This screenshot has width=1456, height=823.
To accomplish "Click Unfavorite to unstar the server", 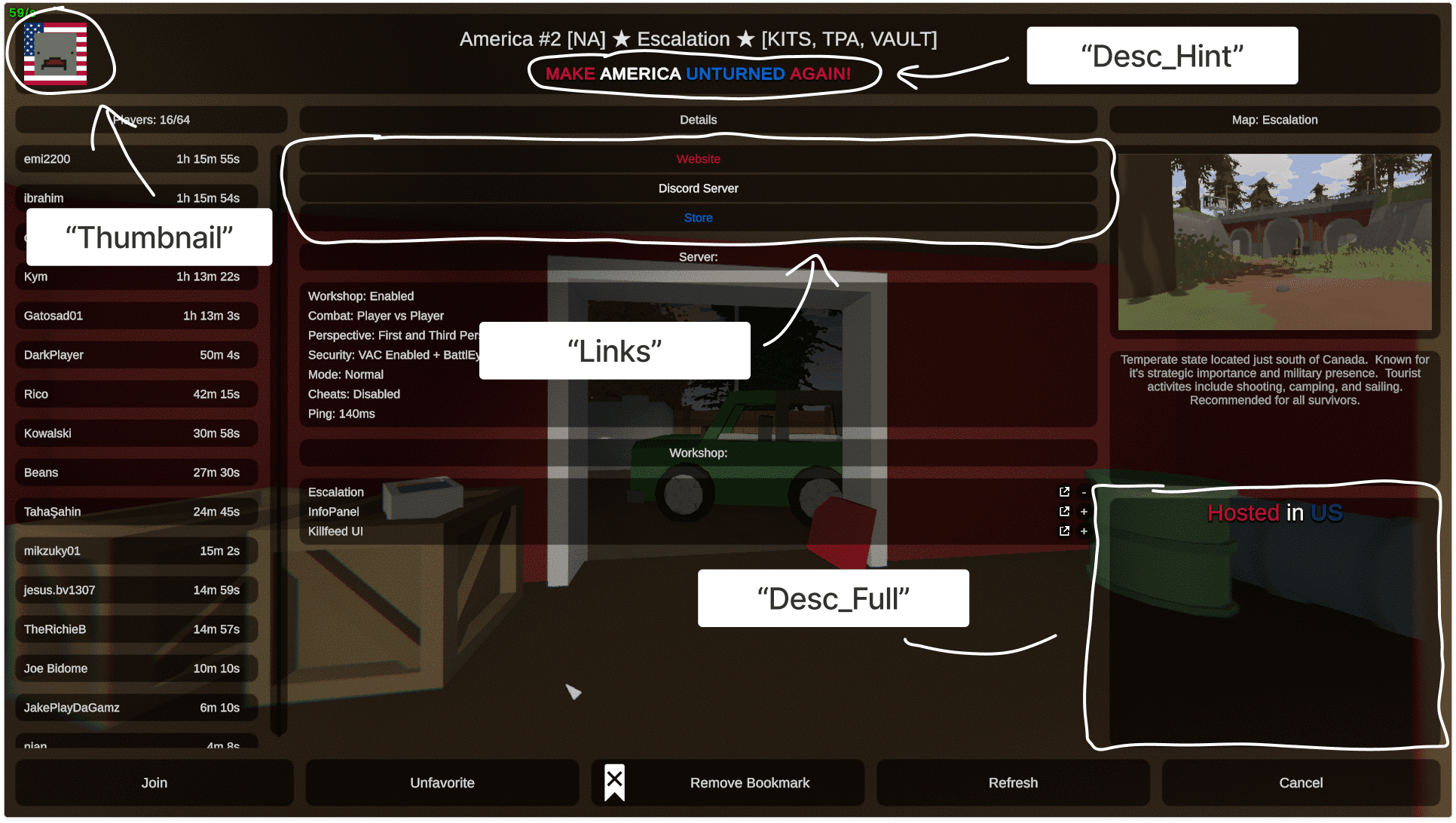I will (x=442, y=782).
